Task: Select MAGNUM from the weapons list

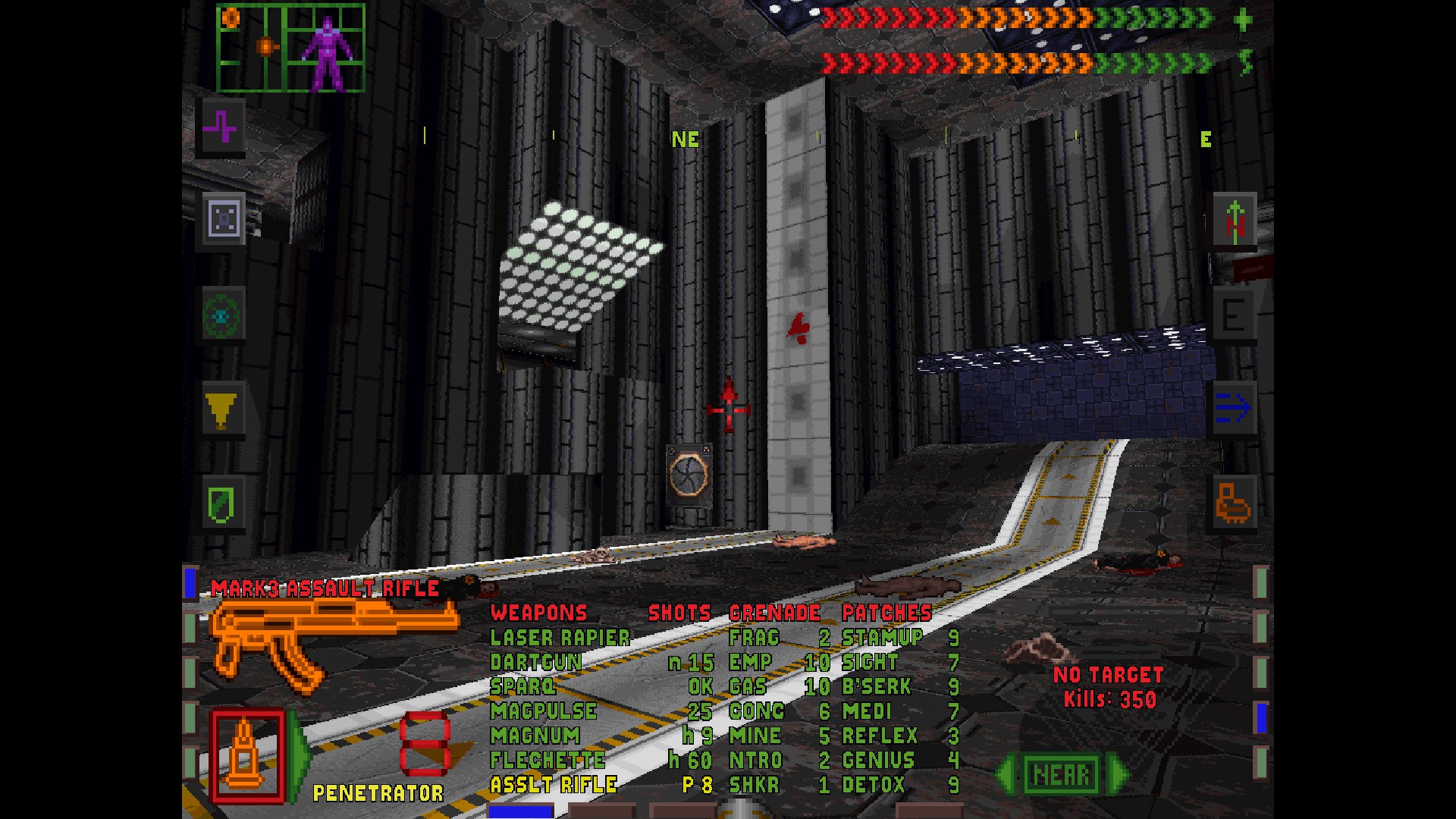Action: pos(535,736)
